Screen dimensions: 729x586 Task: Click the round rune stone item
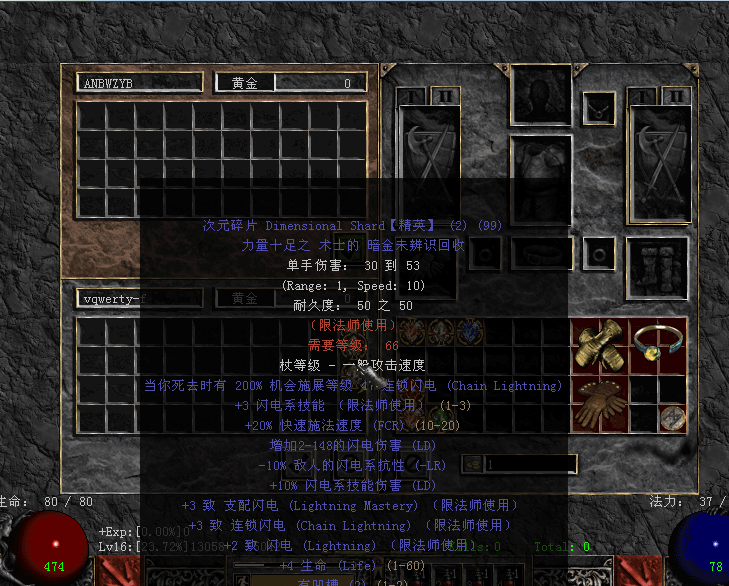point(672,418)
